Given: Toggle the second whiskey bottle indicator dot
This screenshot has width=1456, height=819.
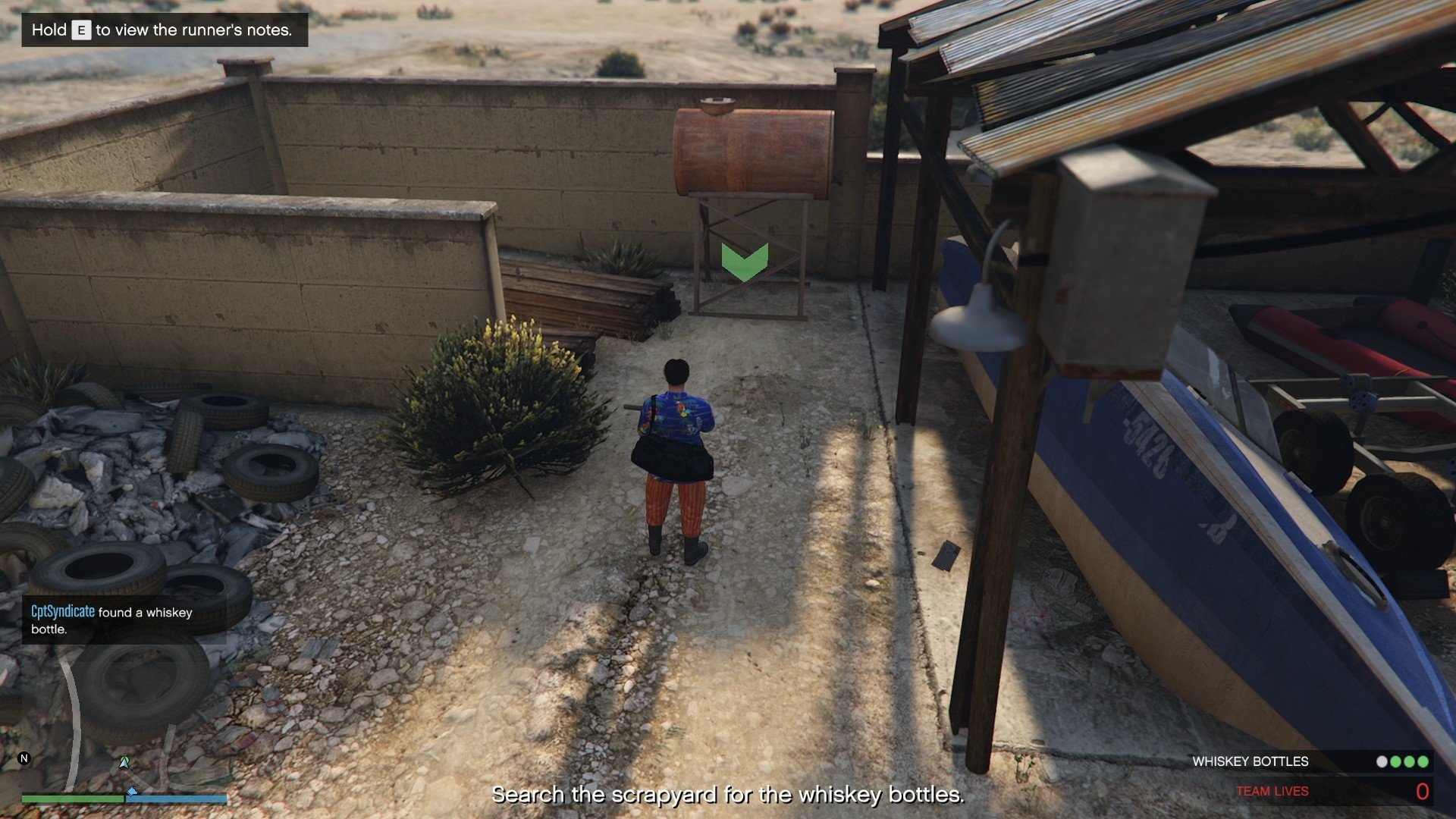Looking at the screenshot, I should 1395,761.
